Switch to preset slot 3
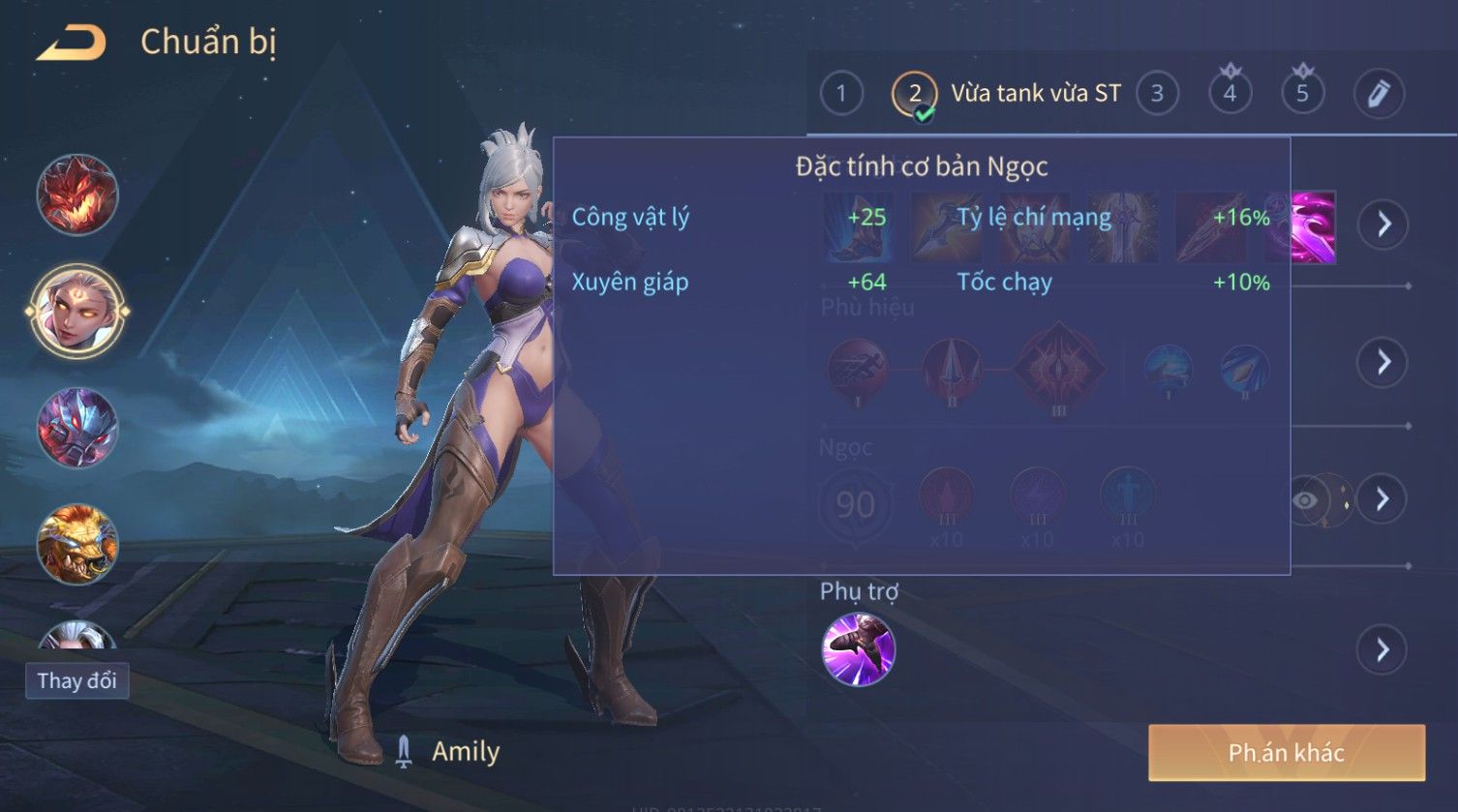 [1157, 94]
